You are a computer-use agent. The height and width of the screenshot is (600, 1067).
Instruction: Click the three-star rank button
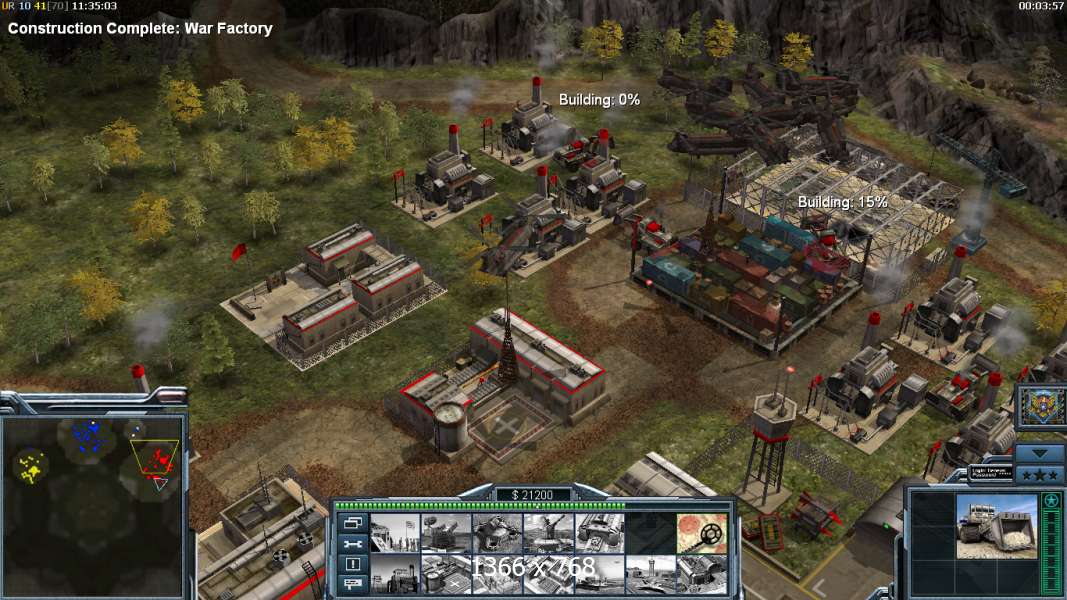coord(1039,474)
